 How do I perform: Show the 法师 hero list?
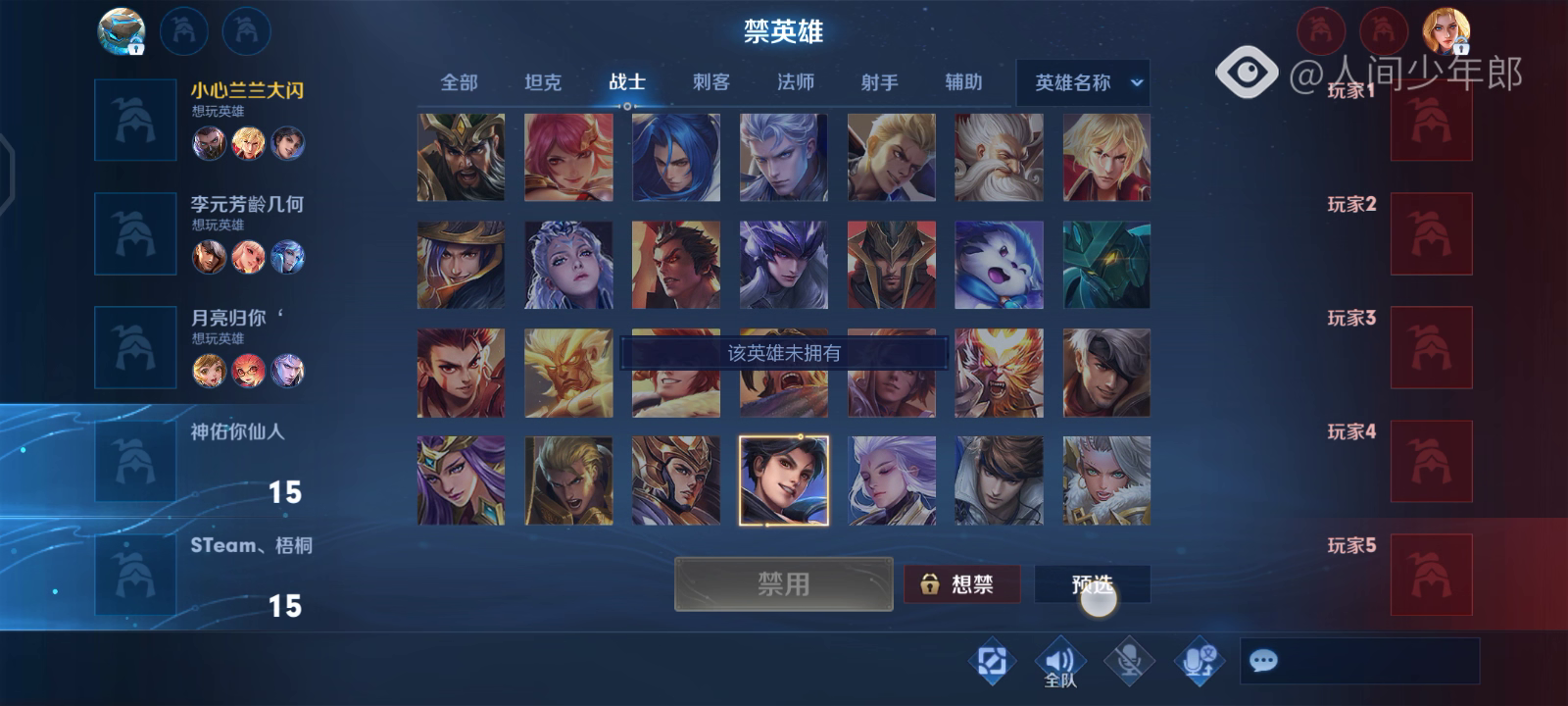(795, 82)
